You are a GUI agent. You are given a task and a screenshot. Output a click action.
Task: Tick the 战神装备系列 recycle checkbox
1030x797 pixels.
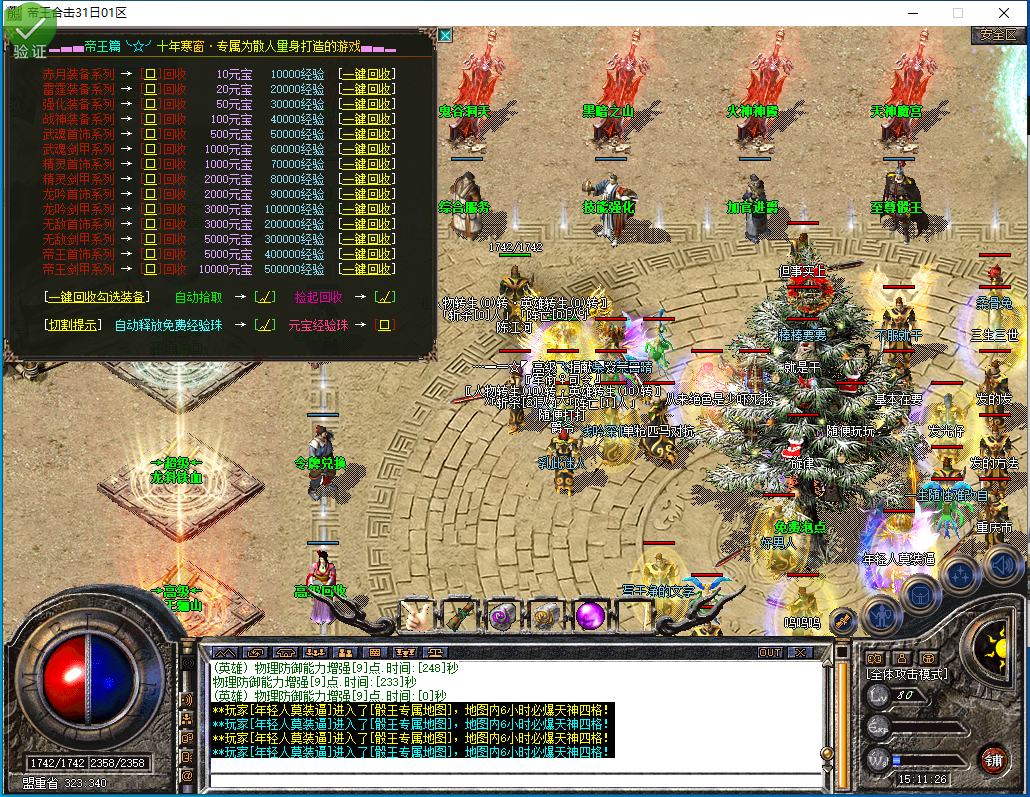(x=151, y=119)
